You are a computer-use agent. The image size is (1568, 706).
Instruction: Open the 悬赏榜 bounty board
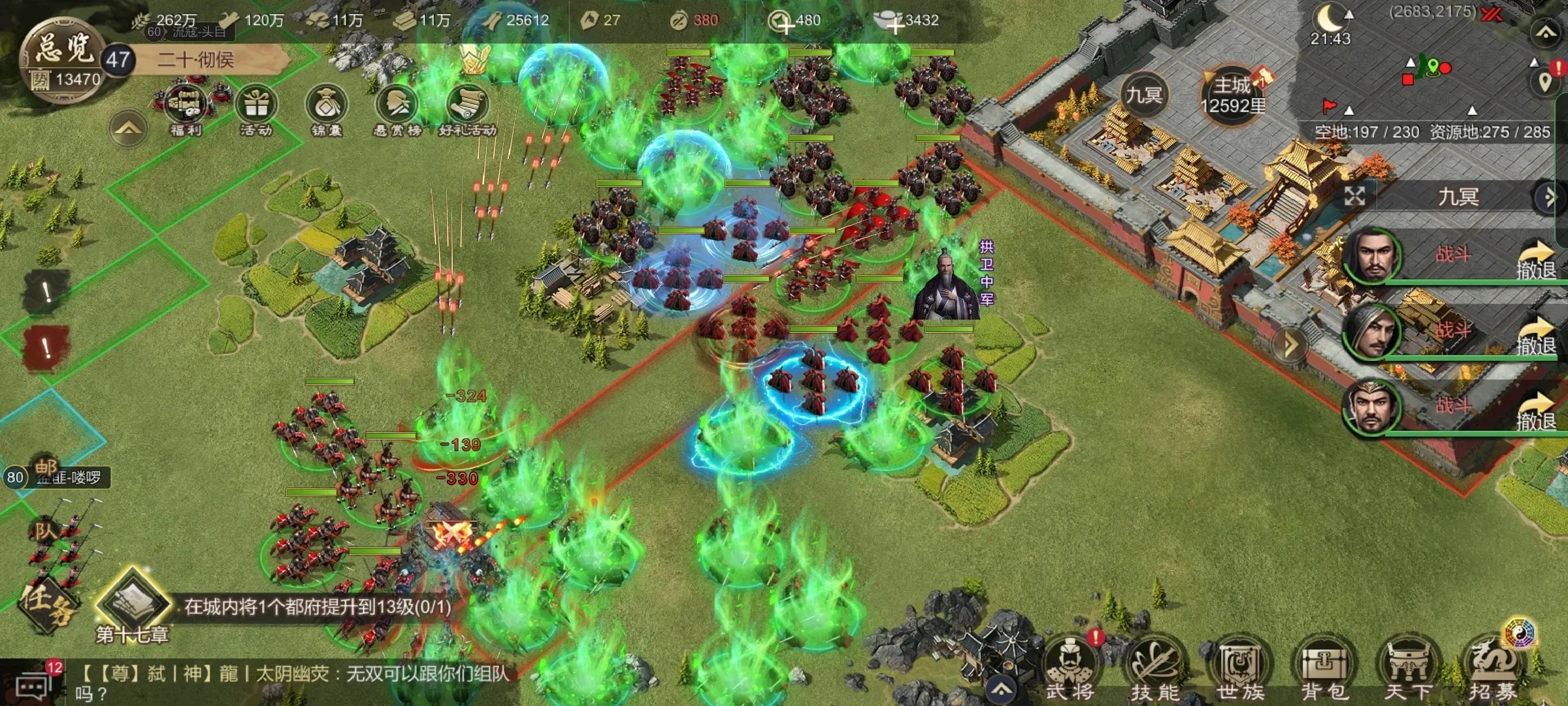coord(397,108)
